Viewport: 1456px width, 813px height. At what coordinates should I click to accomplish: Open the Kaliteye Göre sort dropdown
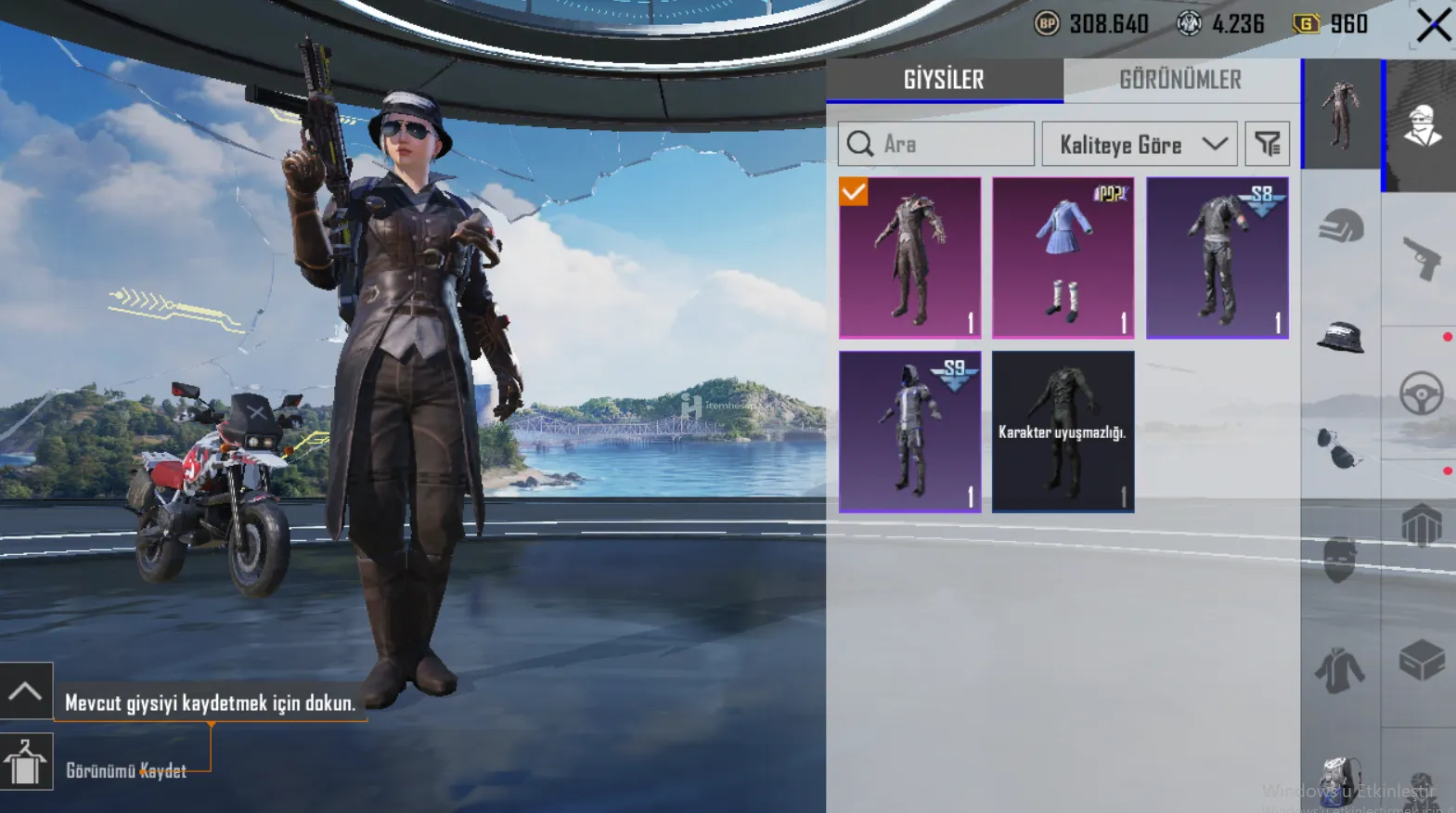coord(1139,144)
